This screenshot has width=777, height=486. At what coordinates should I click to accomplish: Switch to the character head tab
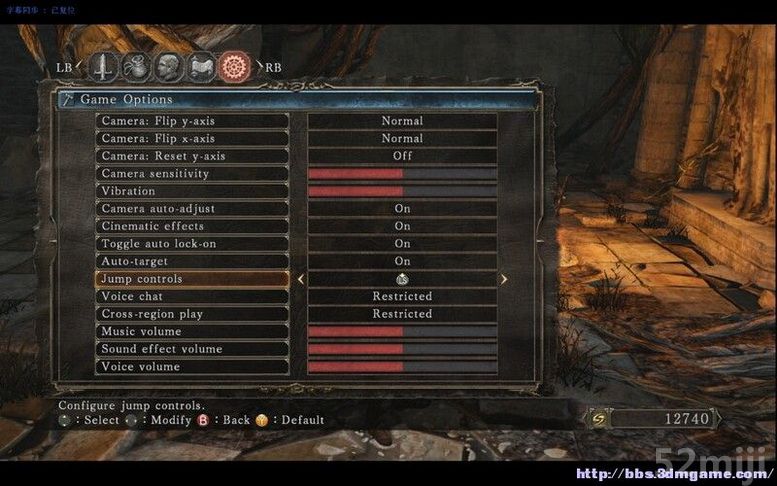coord(169,67)
